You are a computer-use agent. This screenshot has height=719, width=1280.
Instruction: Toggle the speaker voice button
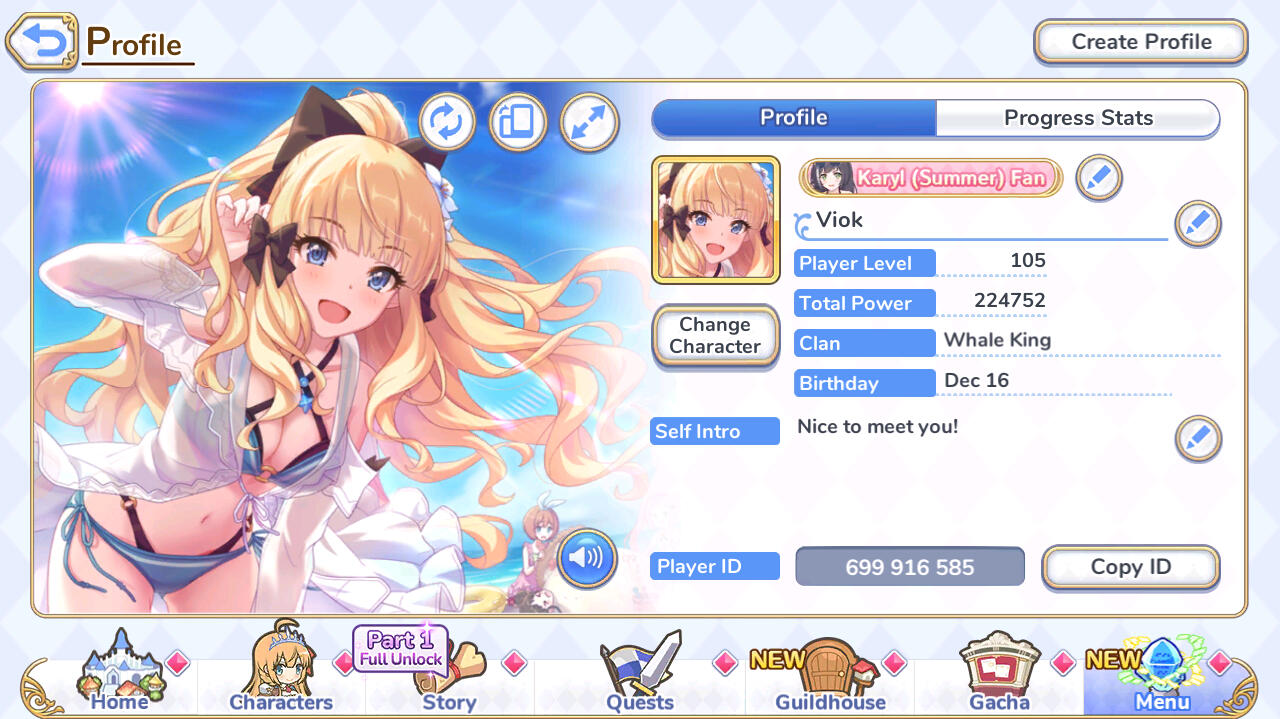pos(587,558)
